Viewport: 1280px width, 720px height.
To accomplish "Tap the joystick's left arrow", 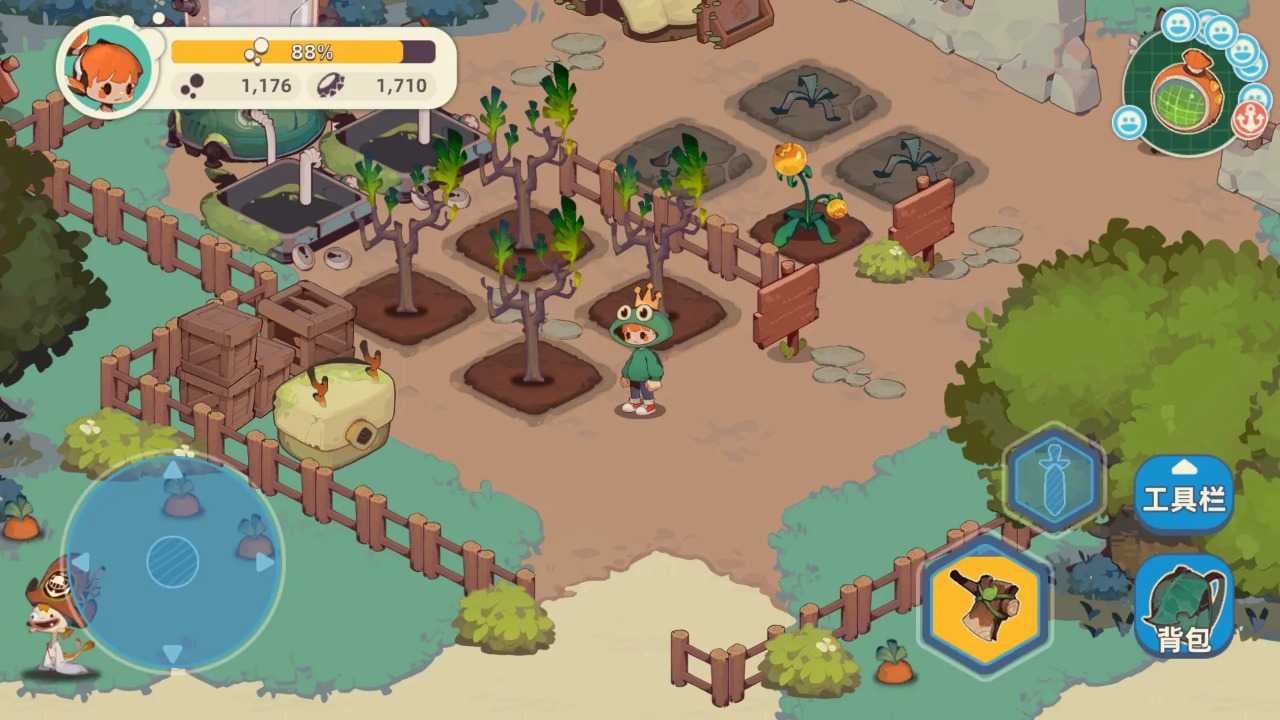I will tap(81, 562).
